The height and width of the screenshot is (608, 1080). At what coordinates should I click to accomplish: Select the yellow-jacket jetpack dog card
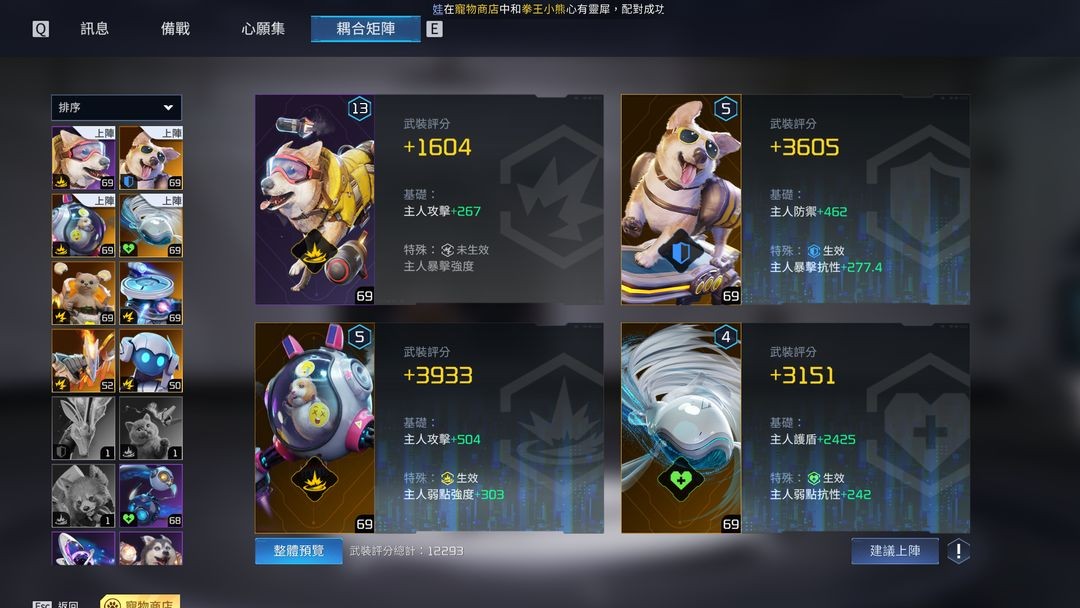(315, 200)
